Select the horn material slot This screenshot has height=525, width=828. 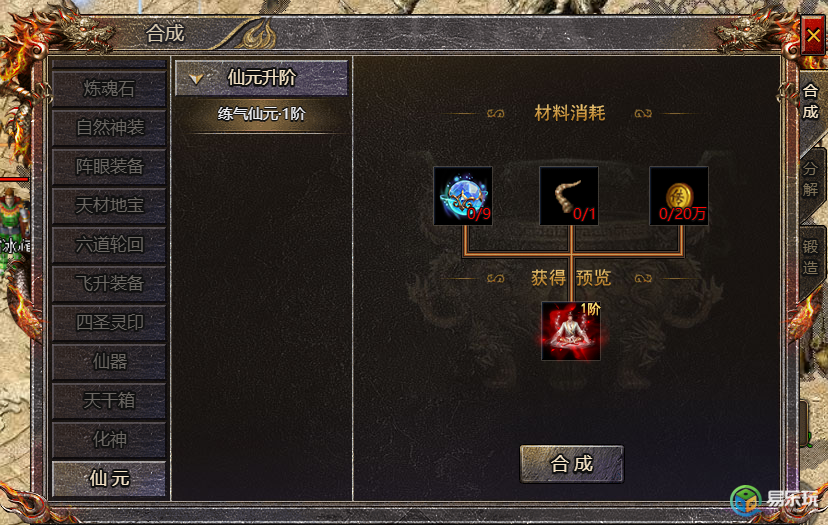pos(569,196)
